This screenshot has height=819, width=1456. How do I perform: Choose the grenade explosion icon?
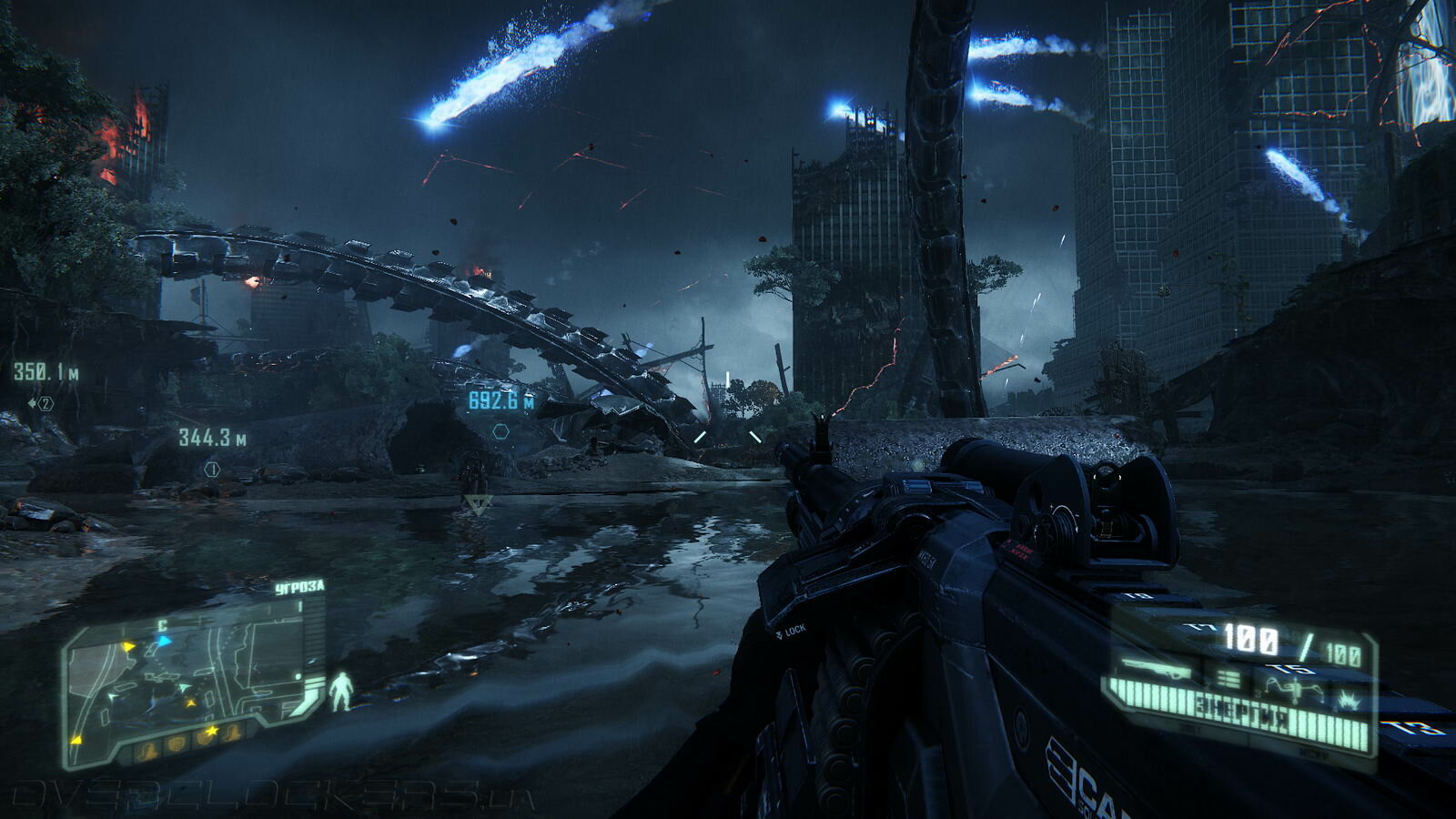[1348, 699]
